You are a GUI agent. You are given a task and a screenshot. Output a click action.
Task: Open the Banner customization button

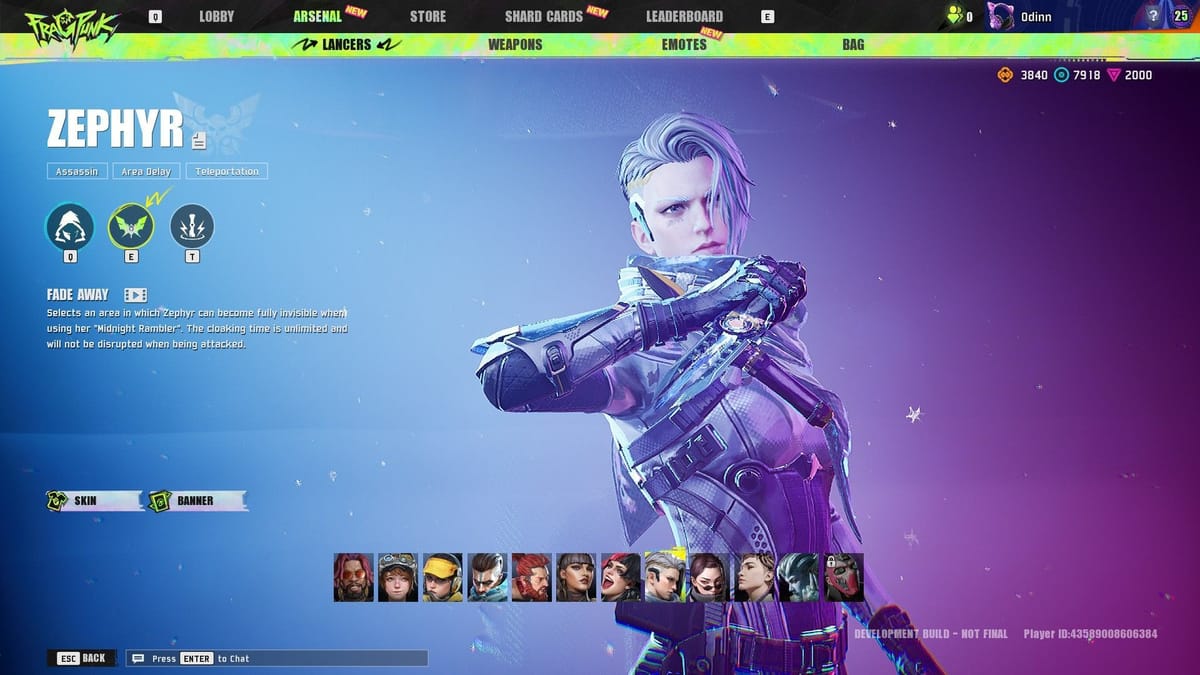[x=196, y=501]
